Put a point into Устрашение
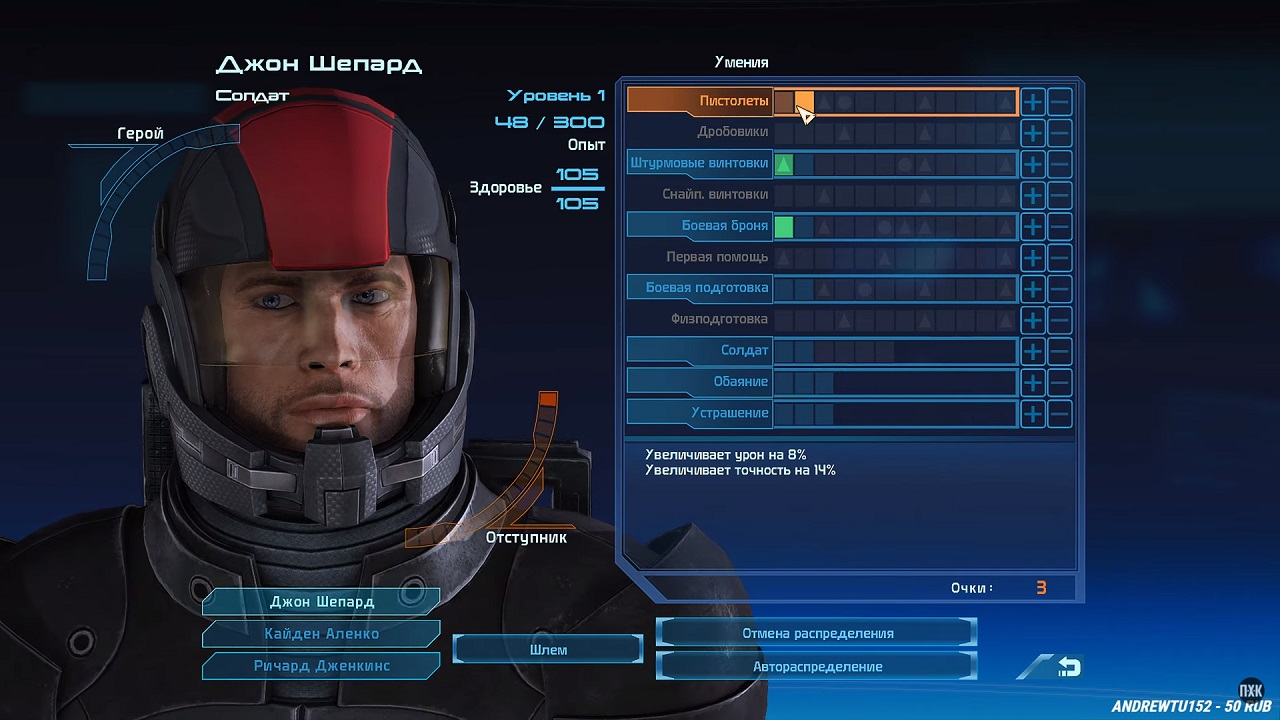 tap(1033, 413)
